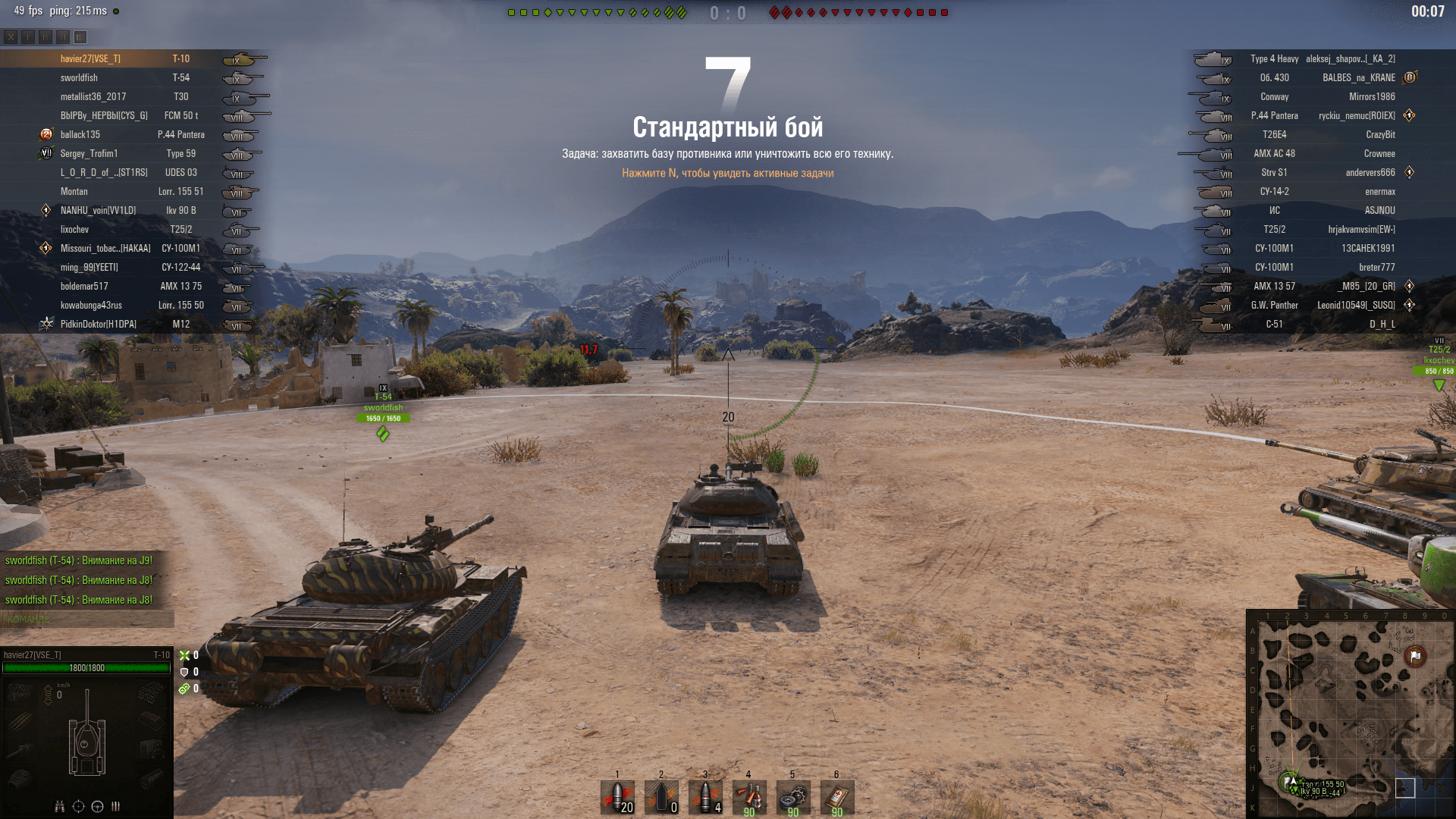
Task: Select the first shell slot with 20 rounds
Action: (x=617, y=797)
